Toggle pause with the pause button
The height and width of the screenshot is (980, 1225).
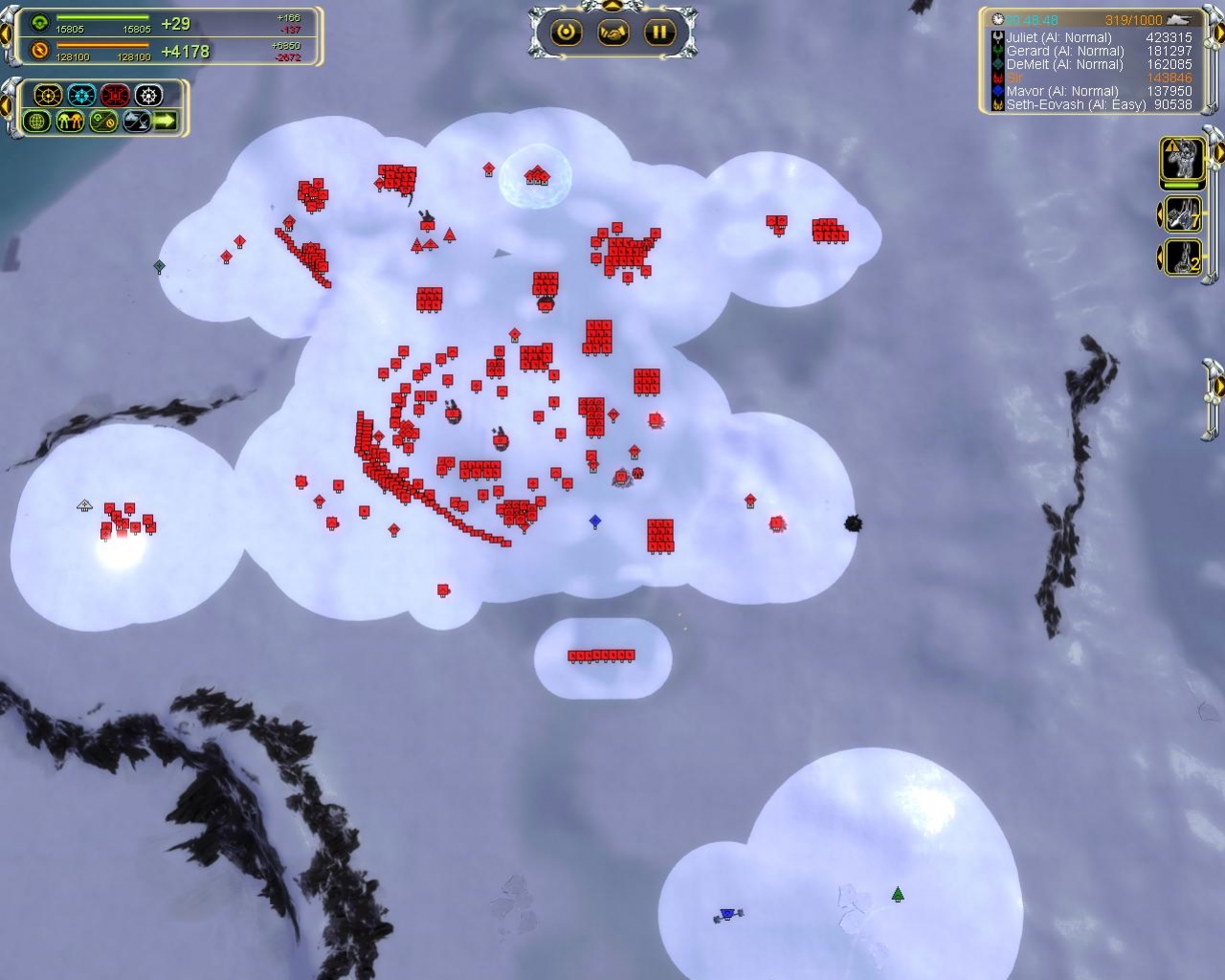click(660, 32)
